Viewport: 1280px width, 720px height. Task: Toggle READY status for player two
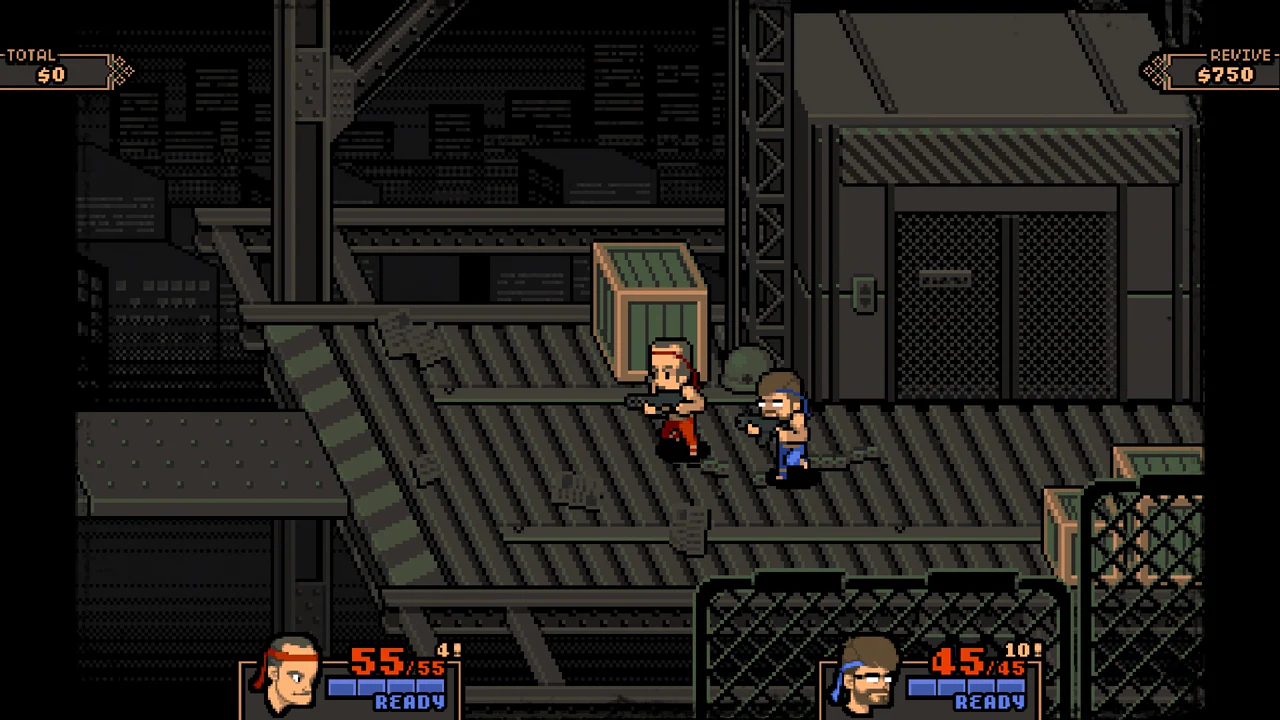(x=989, y=701)
